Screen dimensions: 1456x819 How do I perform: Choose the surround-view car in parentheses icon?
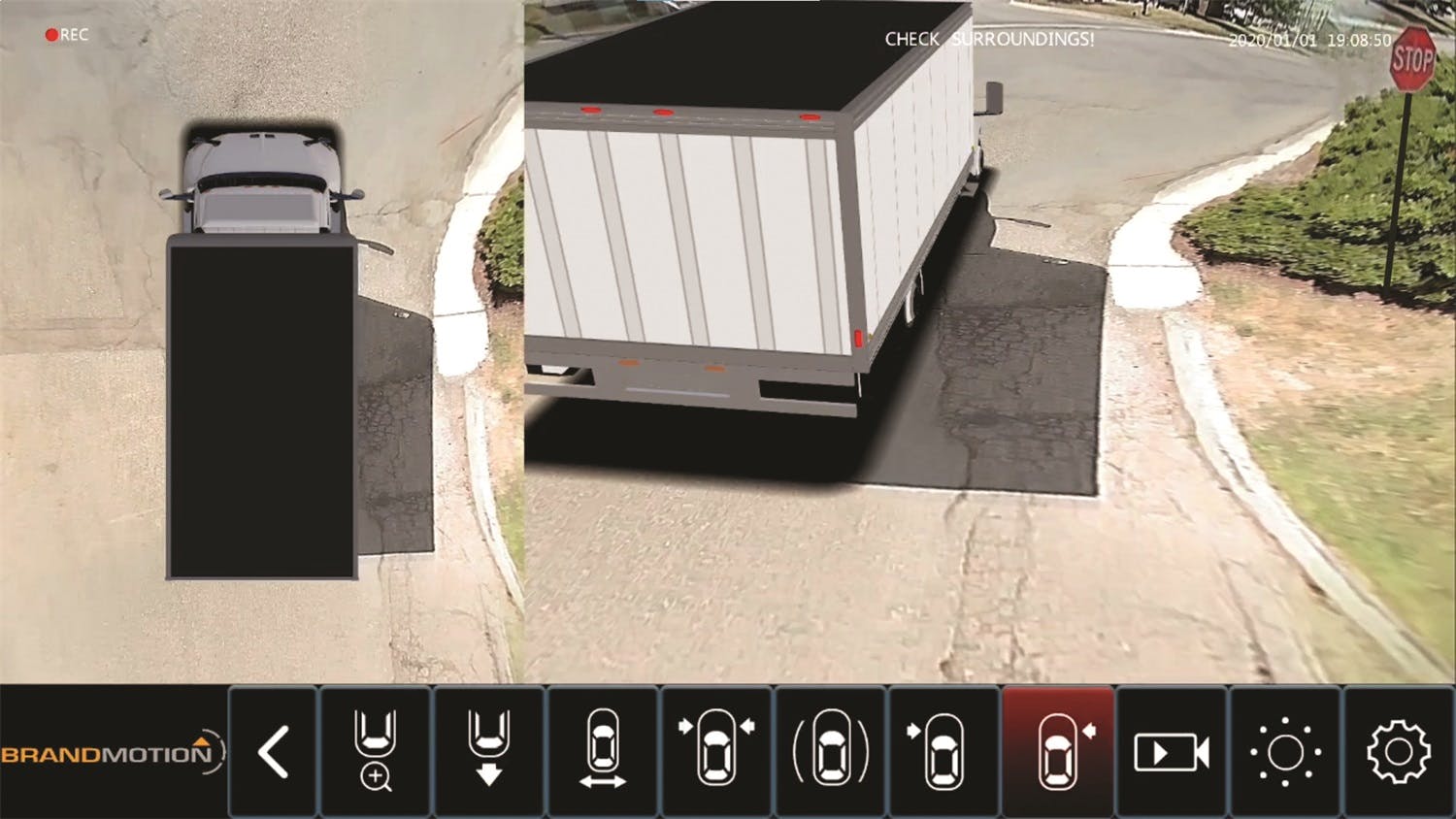pyautogui.click(x=830, y=752)
